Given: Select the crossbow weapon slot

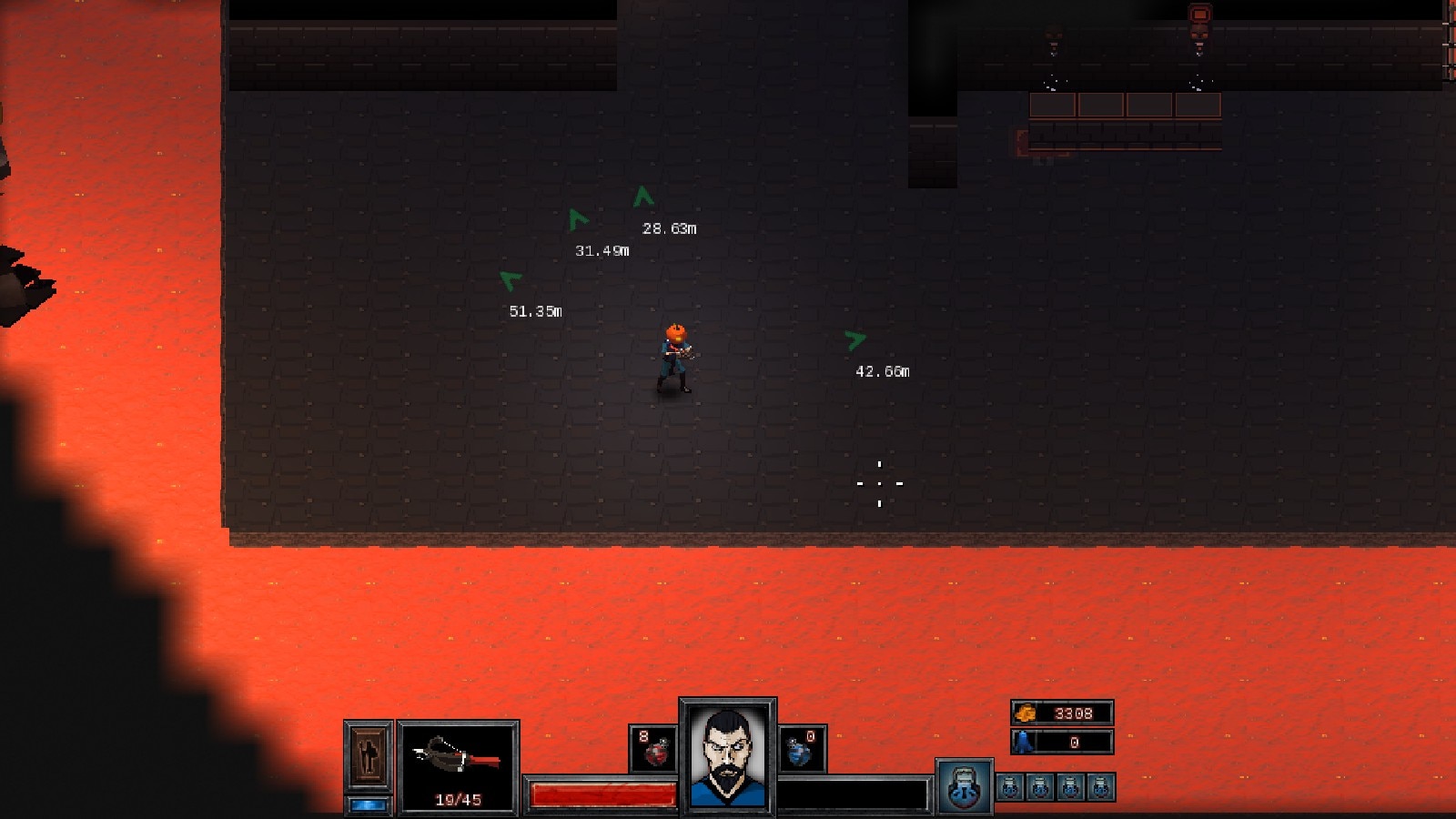Looking at the screenshot, I should 458,764.
